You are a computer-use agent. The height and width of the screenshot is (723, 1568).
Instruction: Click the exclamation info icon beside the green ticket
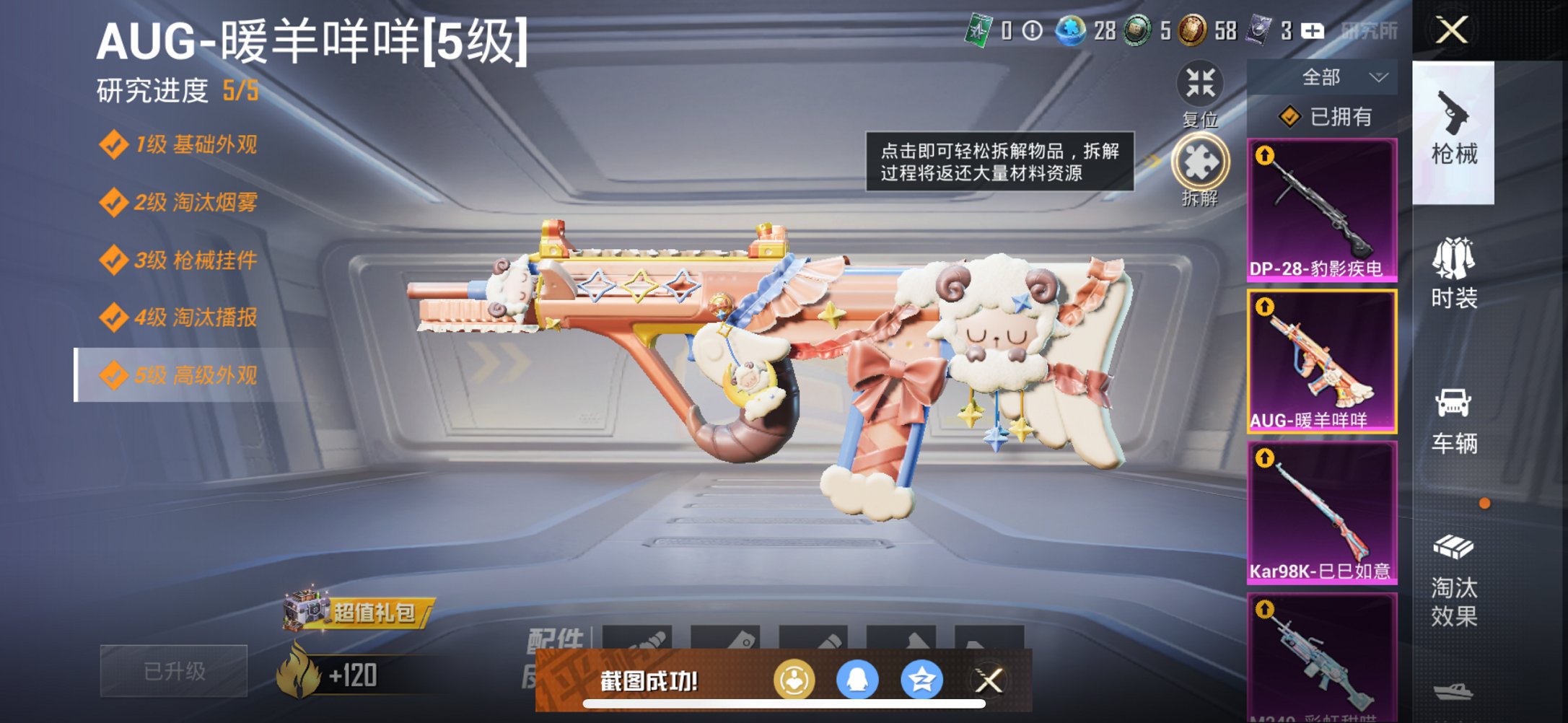(1032, 32)
